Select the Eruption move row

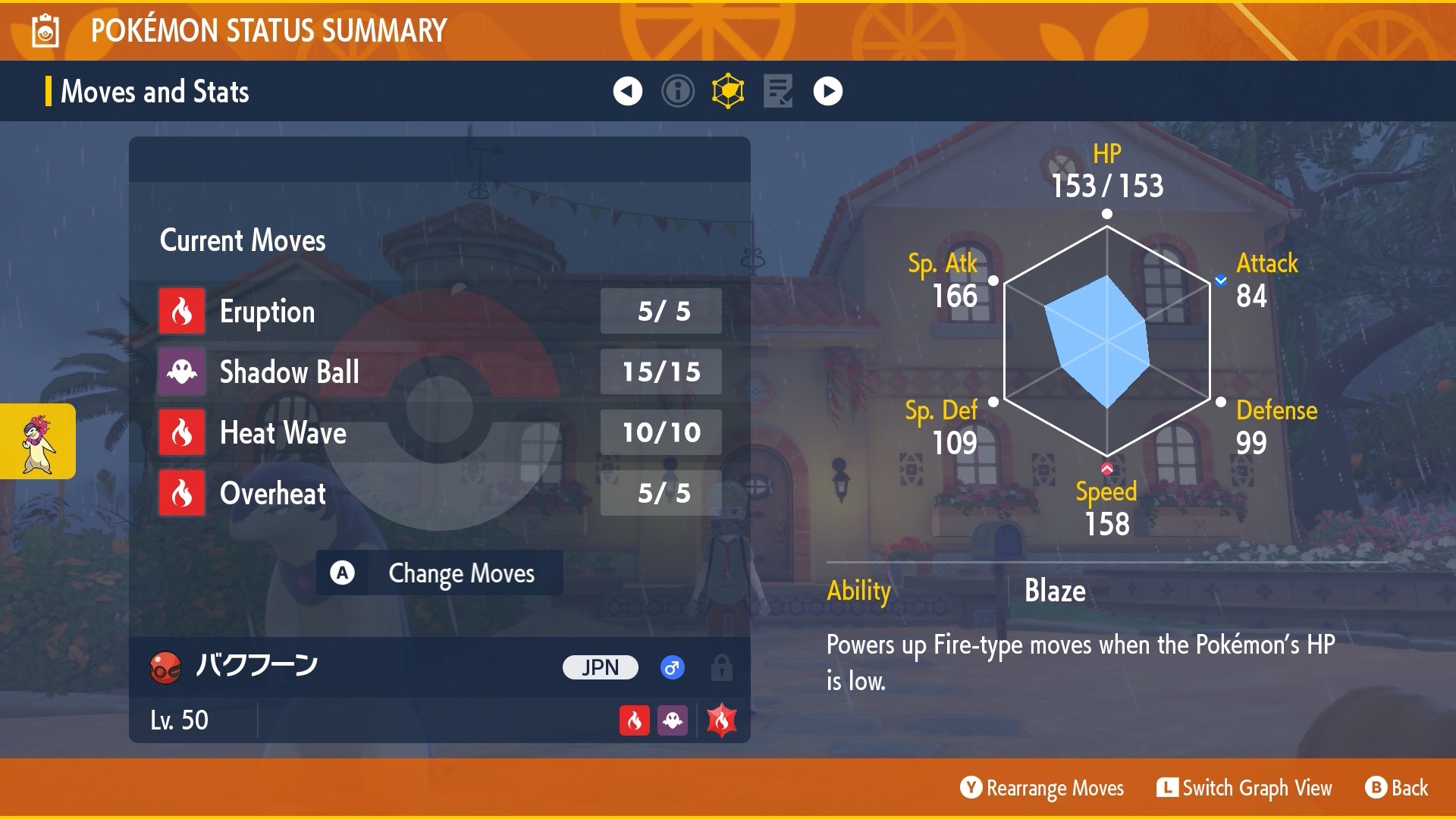pyautogui.click(x=438, y=311)
